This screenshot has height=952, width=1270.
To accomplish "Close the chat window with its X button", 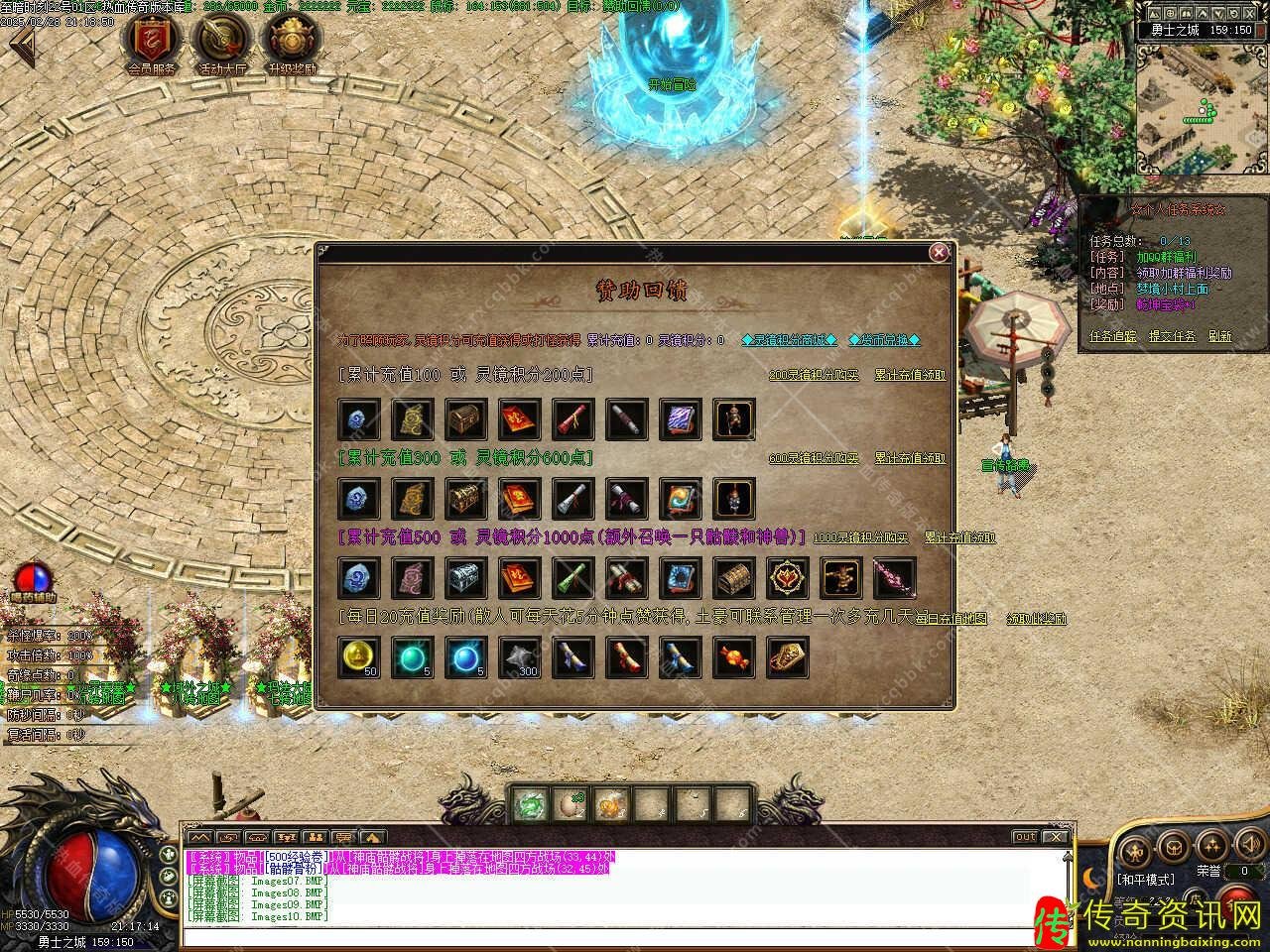I will [1055, 837].
